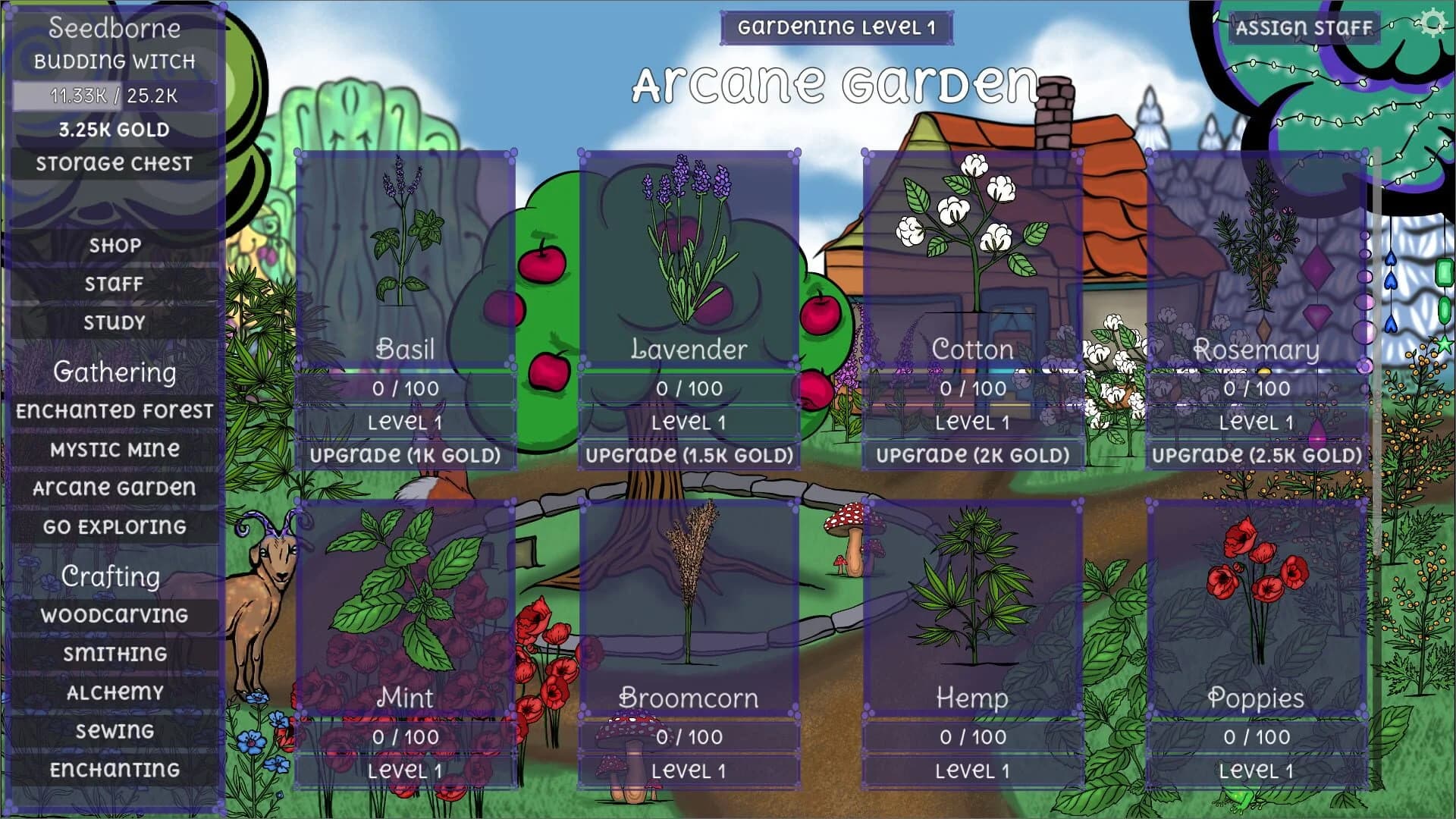
Task: Open the settings gear icon
Action: (1433, 23)
